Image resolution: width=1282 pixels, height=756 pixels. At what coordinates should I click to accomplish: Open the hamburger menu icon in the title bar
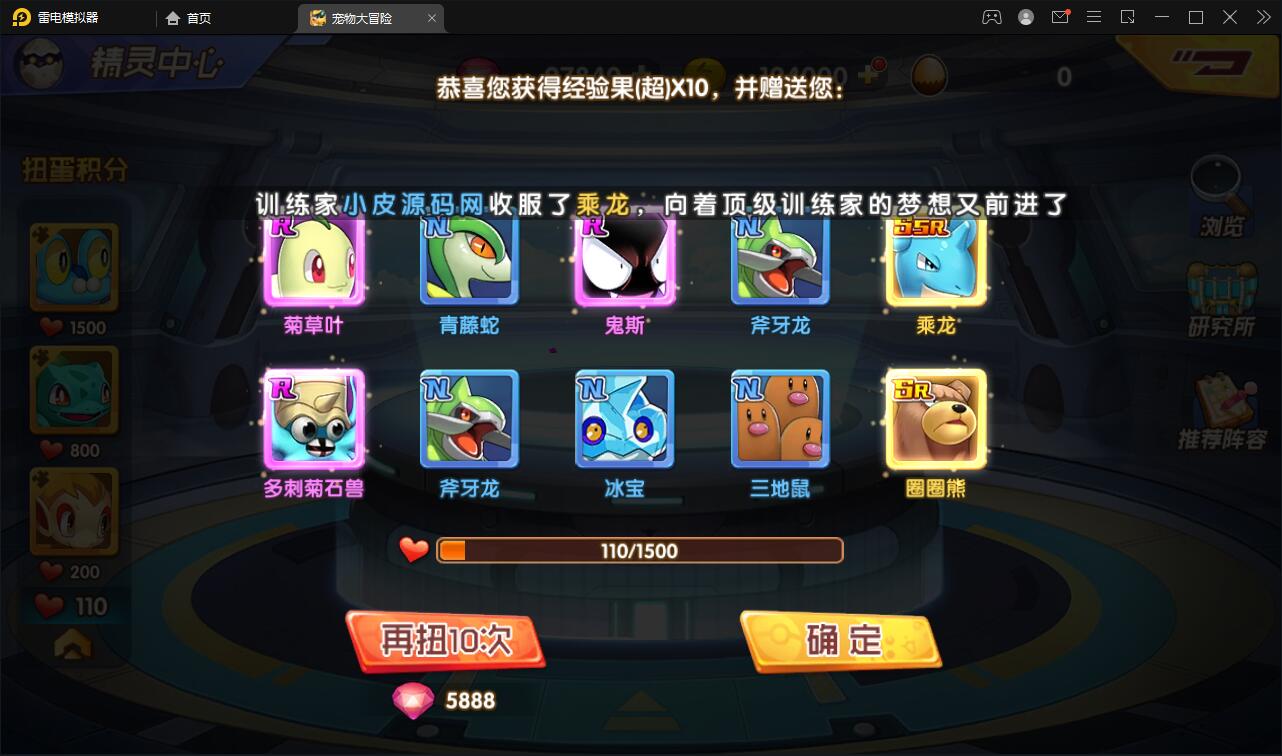1094,17
